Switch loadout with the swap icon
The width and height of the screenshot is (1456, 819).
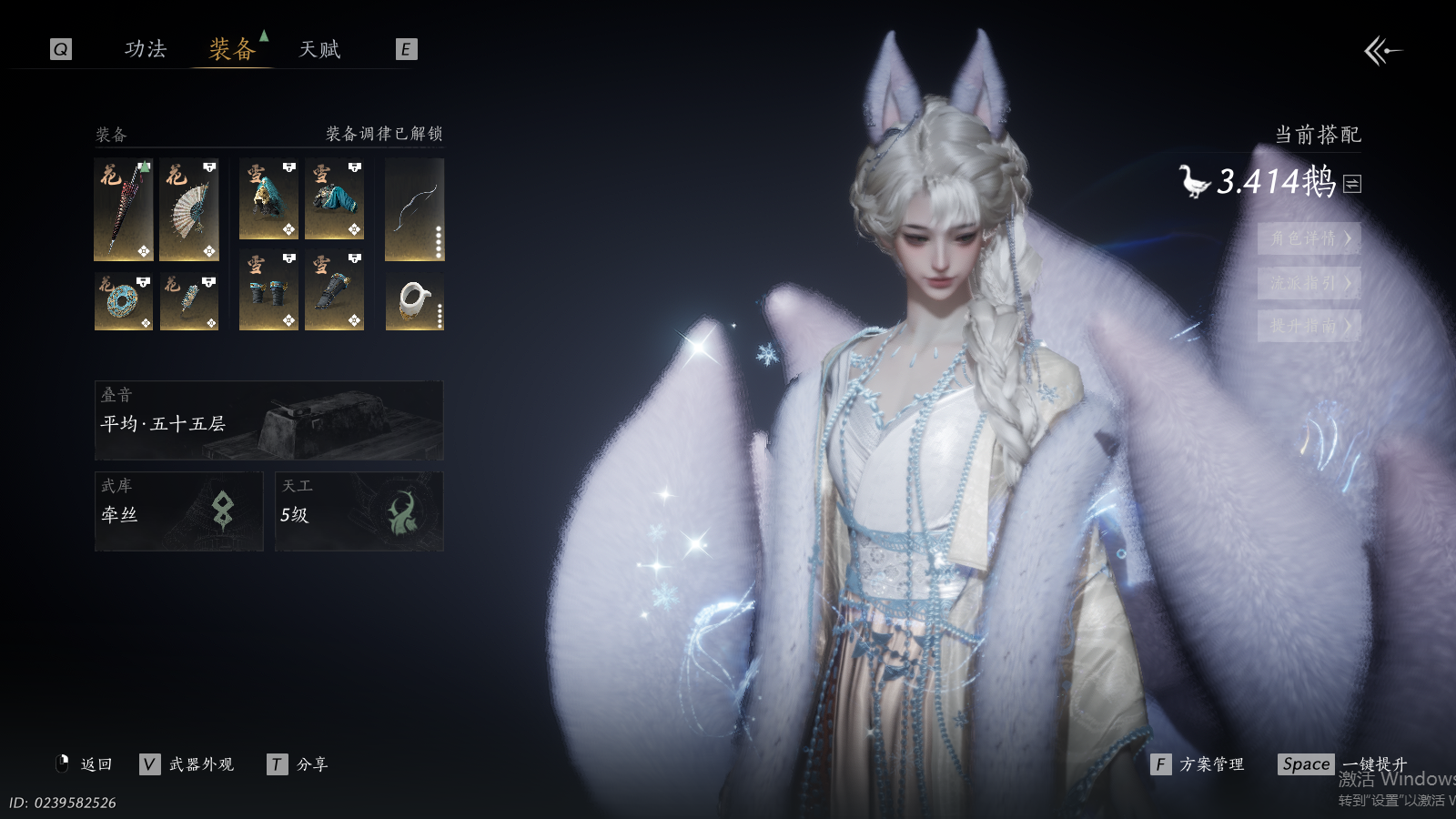1352,184
